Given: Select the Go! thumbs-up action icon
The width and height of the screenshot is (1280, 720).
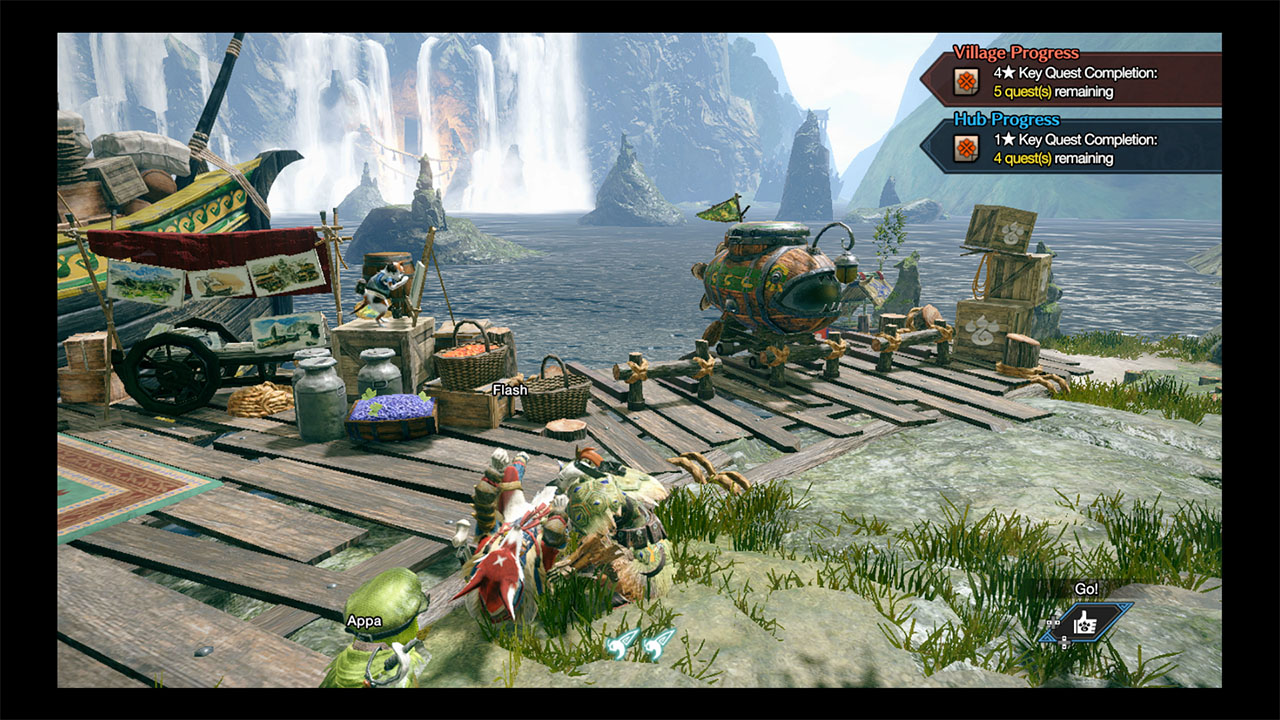Looking at the screenshot, I should click(x=1085, y=623).
